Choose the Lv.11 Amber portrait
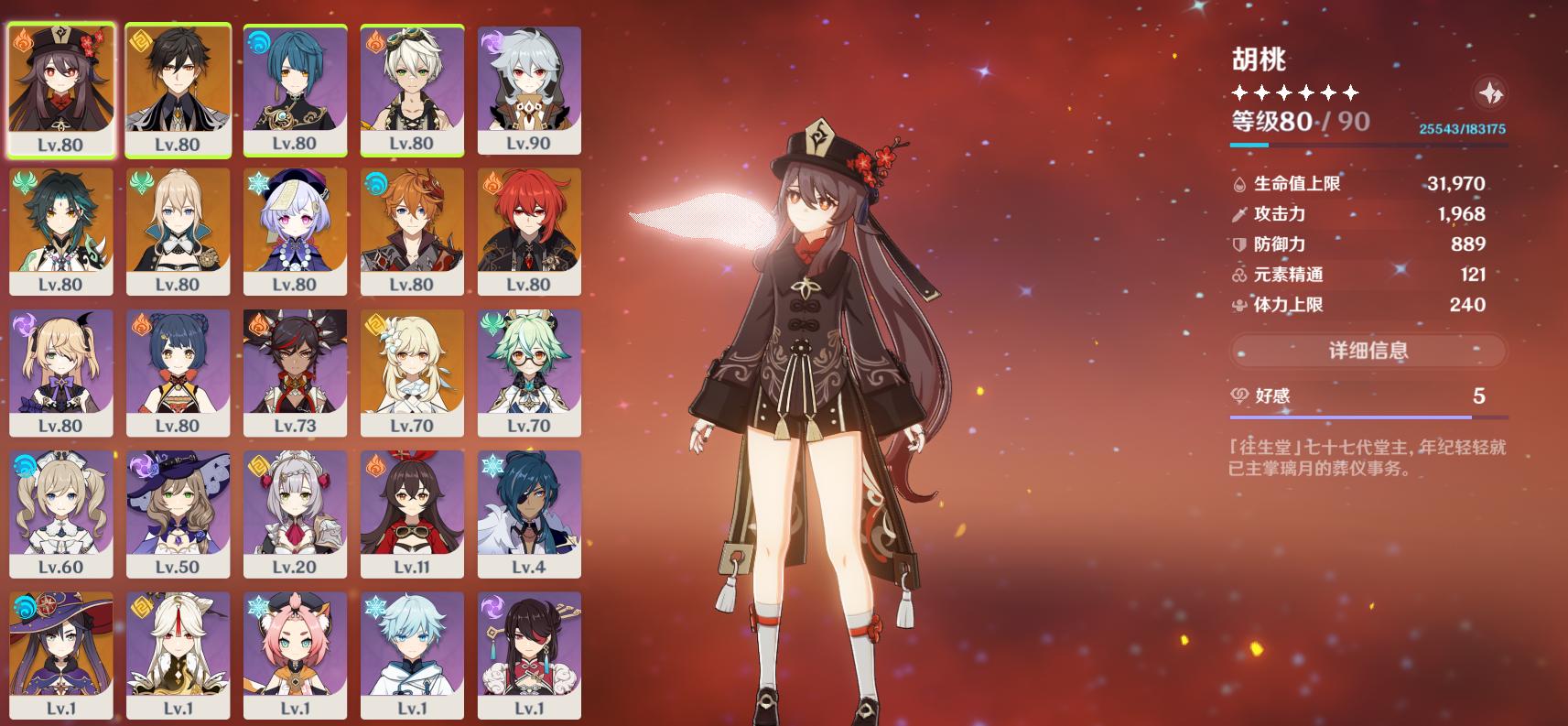 pos(412,513)
